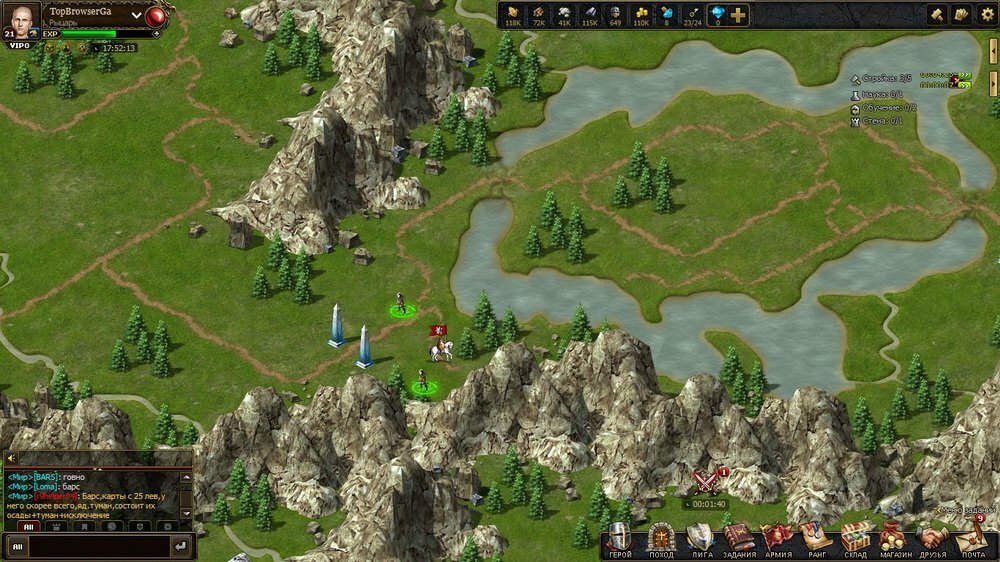Click the hammer build icon in top bar
The height and width of the screenshot is (562, 1000).
[x=937, y=15]
